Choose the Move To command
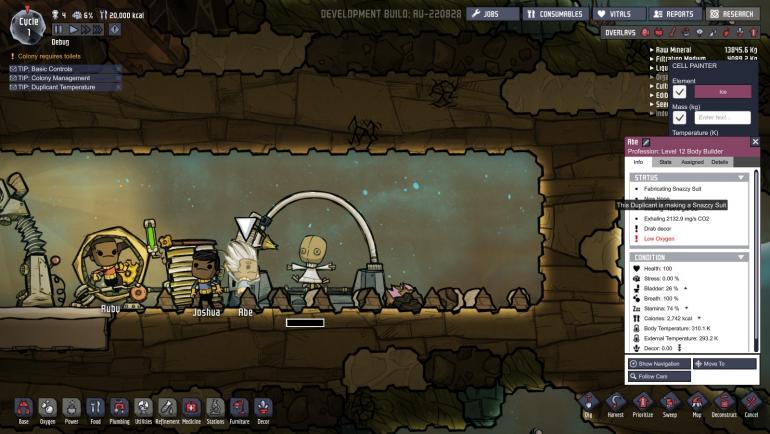 (x=724, y=364)
